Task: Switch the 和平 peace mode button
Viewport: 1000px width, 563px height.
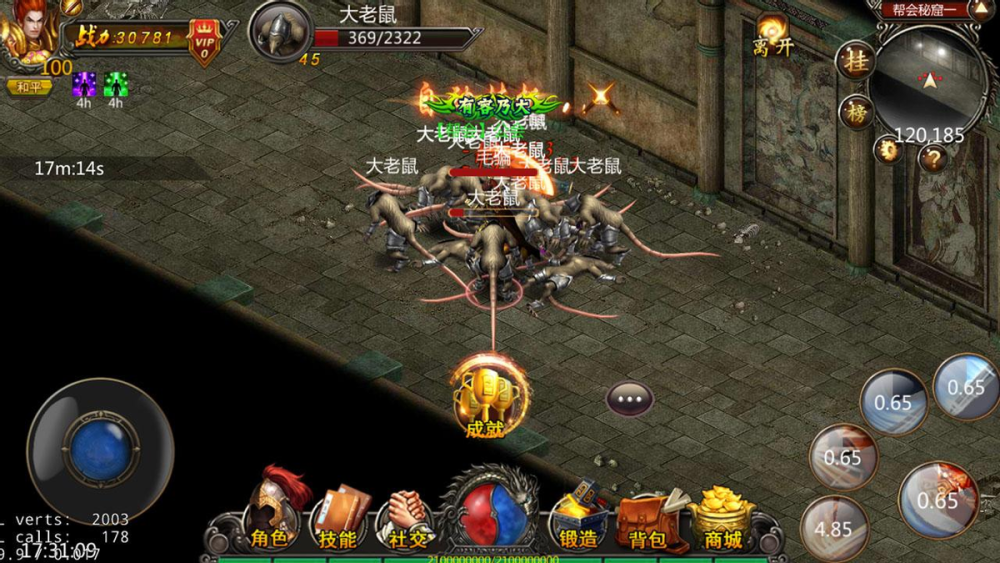Action: [29, 87]
